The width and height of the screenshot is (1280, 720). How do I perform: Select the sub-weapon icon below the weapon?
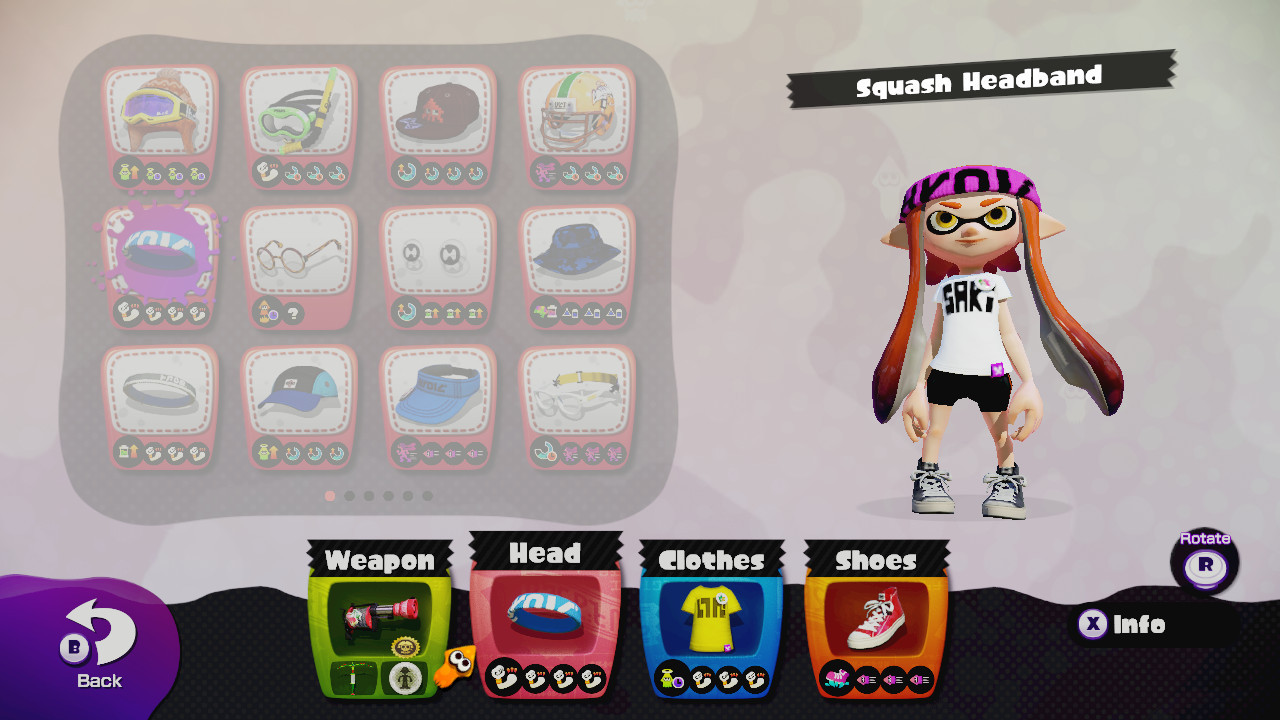point(352,677)
